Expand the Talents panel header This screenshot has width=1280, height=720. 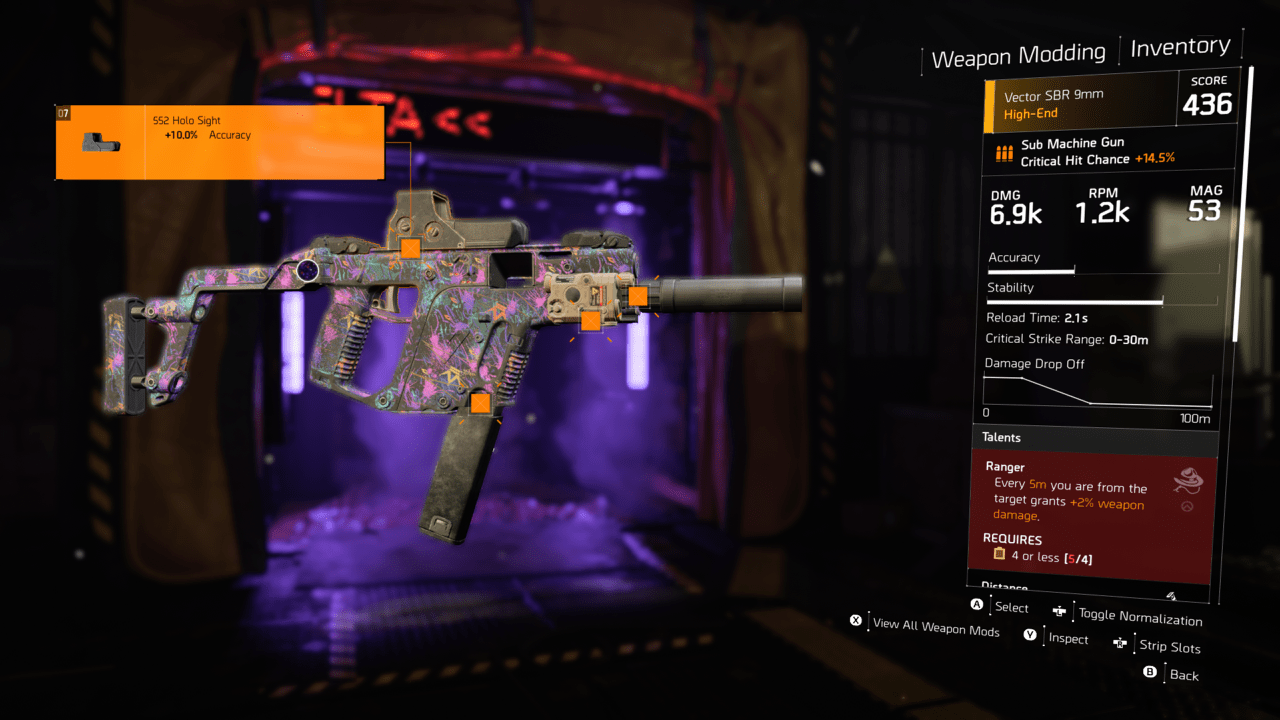click(x=1001, y=437)
